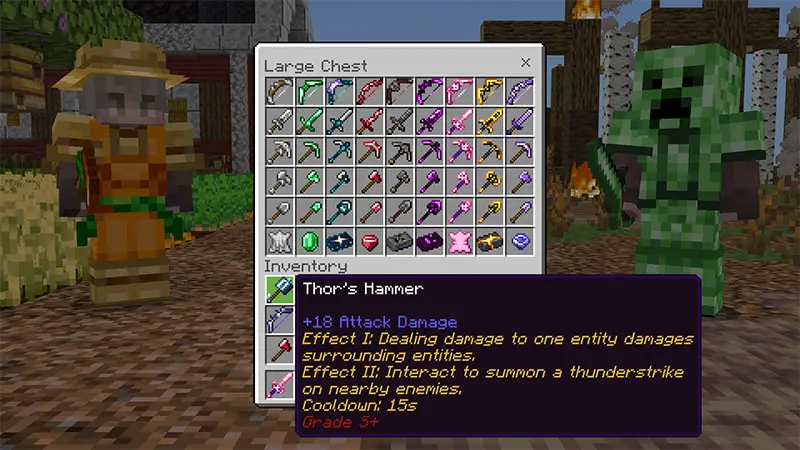Pick the white hide item slot
Viewport: 800px width, 450px height.
point(279,241)
